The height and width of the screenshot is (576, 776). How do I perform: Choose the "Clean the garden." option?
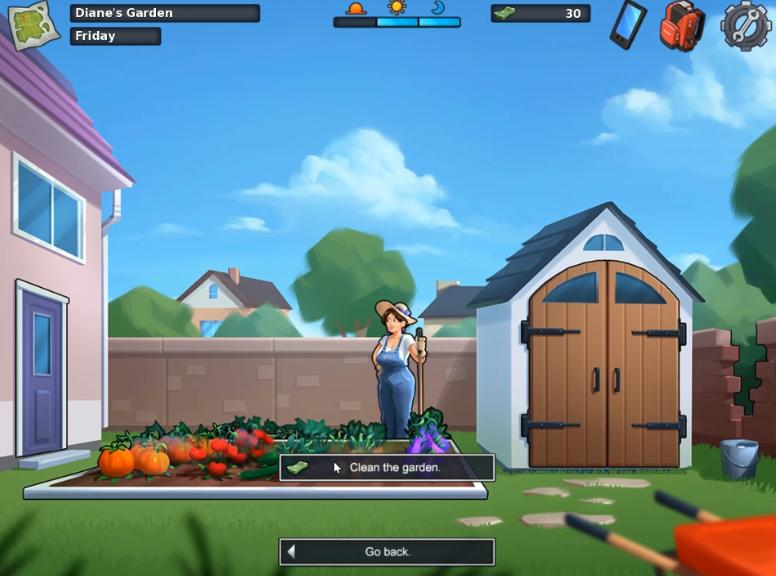click(x=387, y=467)
